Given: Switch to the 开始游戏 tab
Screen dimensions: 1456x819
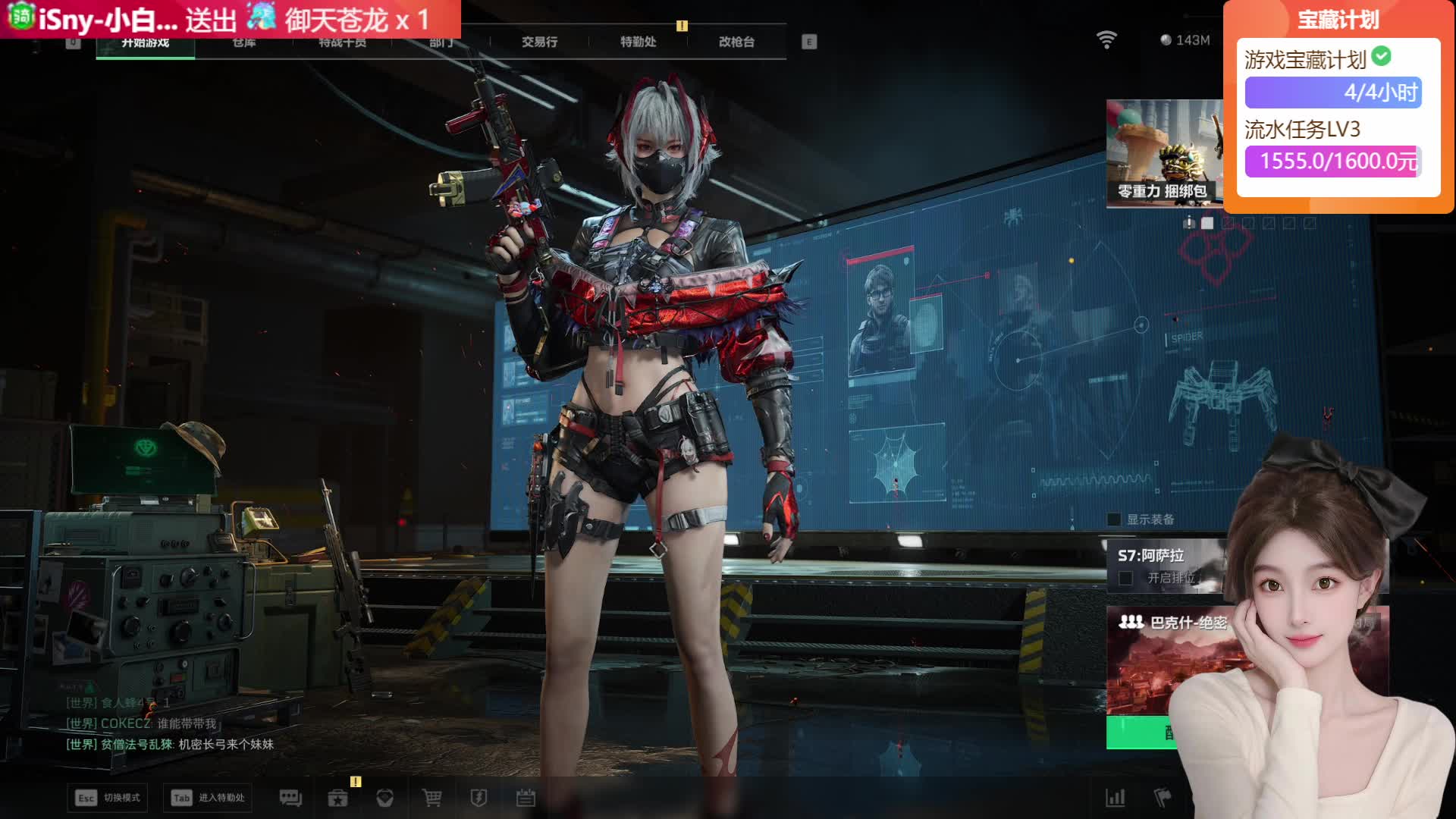Looking at the screenshot, I should [x=145, y=43].
